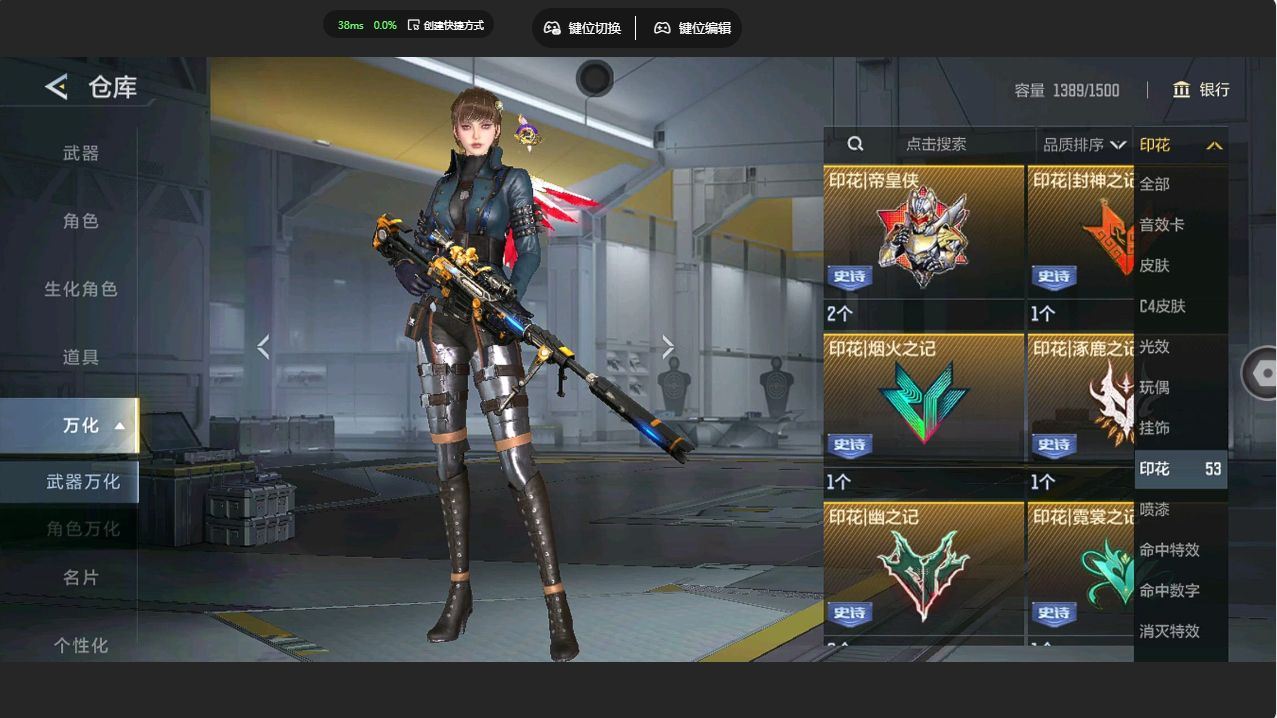Image resolution: width=1277 pixels, height=718 pixels.
Task: Choose 命中特效 in the filter list
Action: 1169,550
